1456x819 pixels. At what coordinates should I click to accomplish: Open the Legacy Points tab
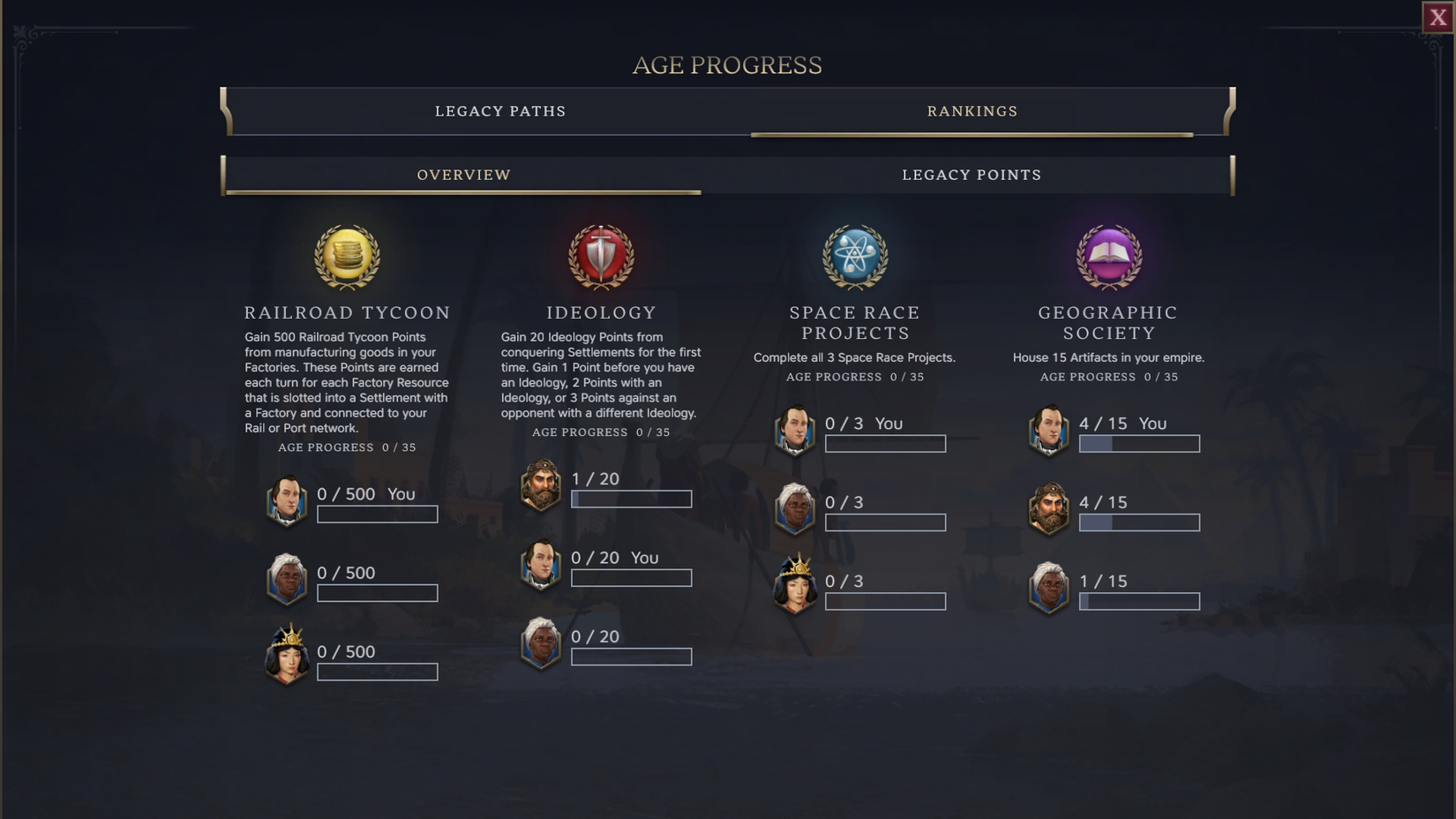pos(972,175)
